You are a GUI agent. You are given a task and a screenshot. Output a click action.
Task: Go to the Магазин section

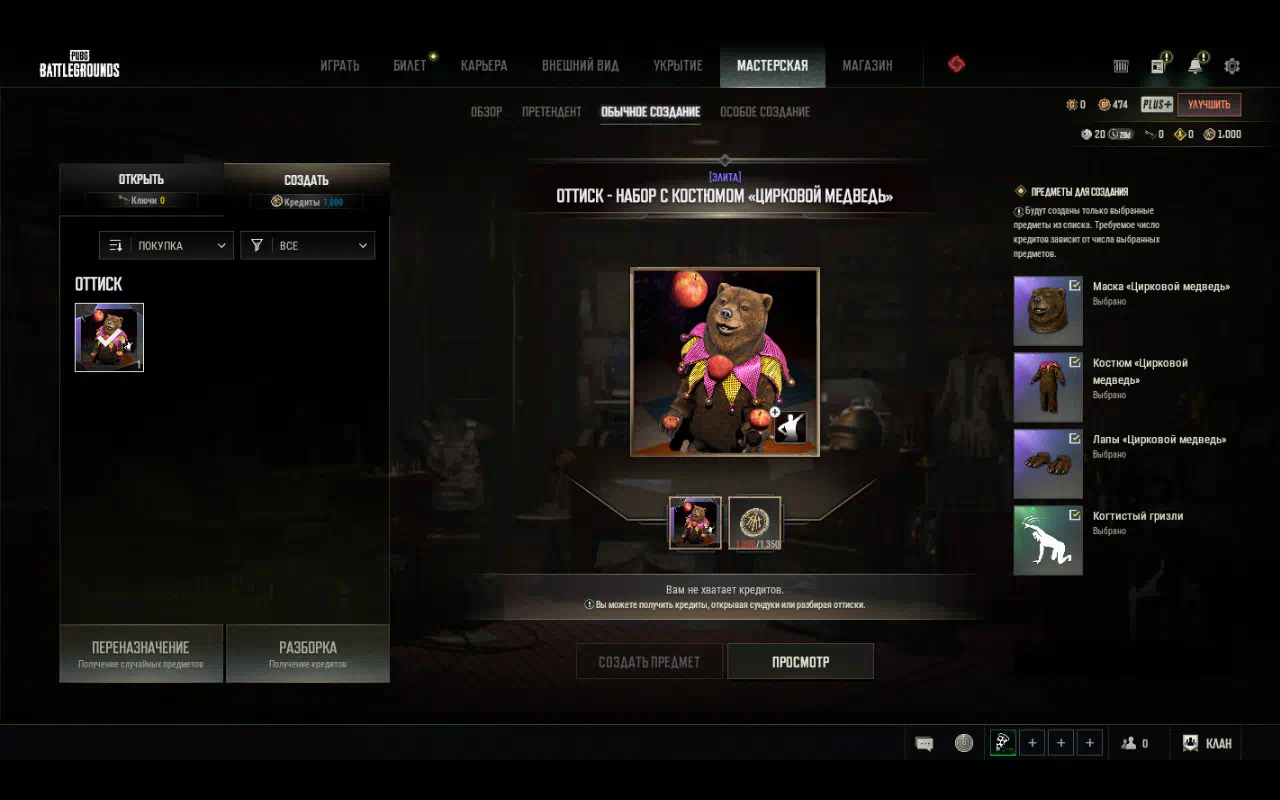tap(866, 66)
